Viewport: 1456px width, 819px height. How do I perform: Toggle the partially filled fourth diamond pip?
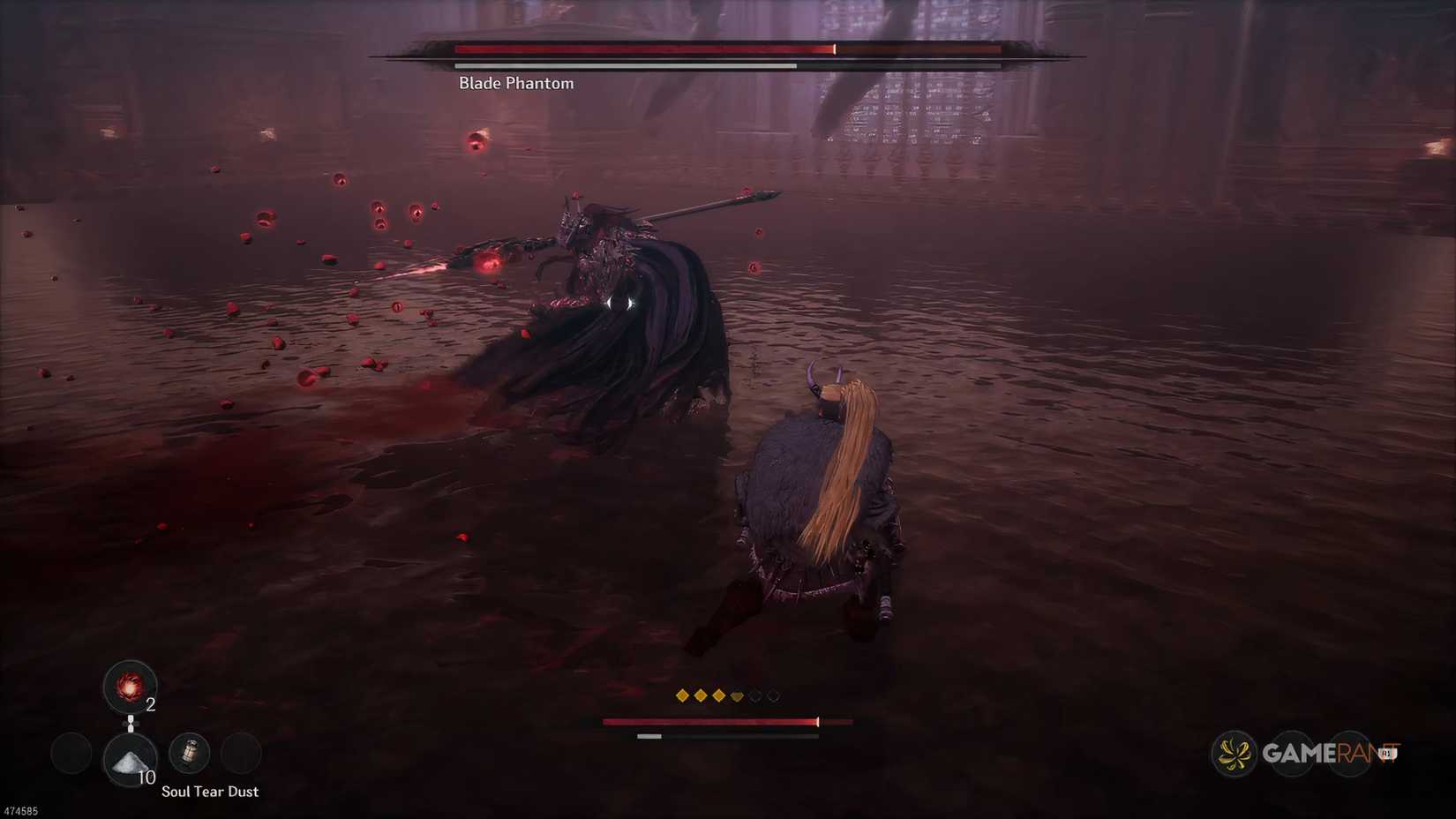point(737,696)
